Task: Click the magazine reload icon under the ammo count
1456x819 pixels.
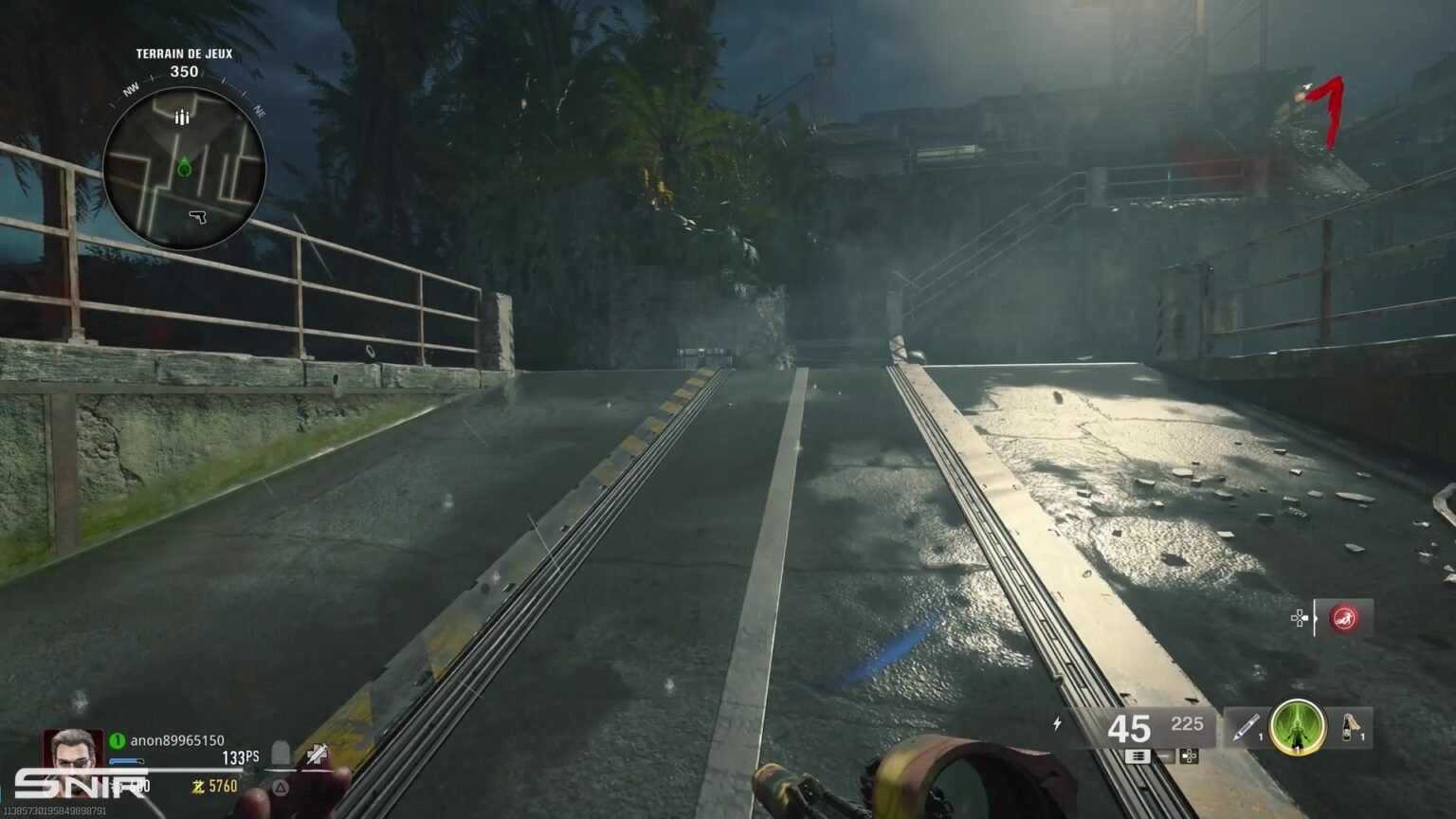Action: click(x=1138, y=756)
